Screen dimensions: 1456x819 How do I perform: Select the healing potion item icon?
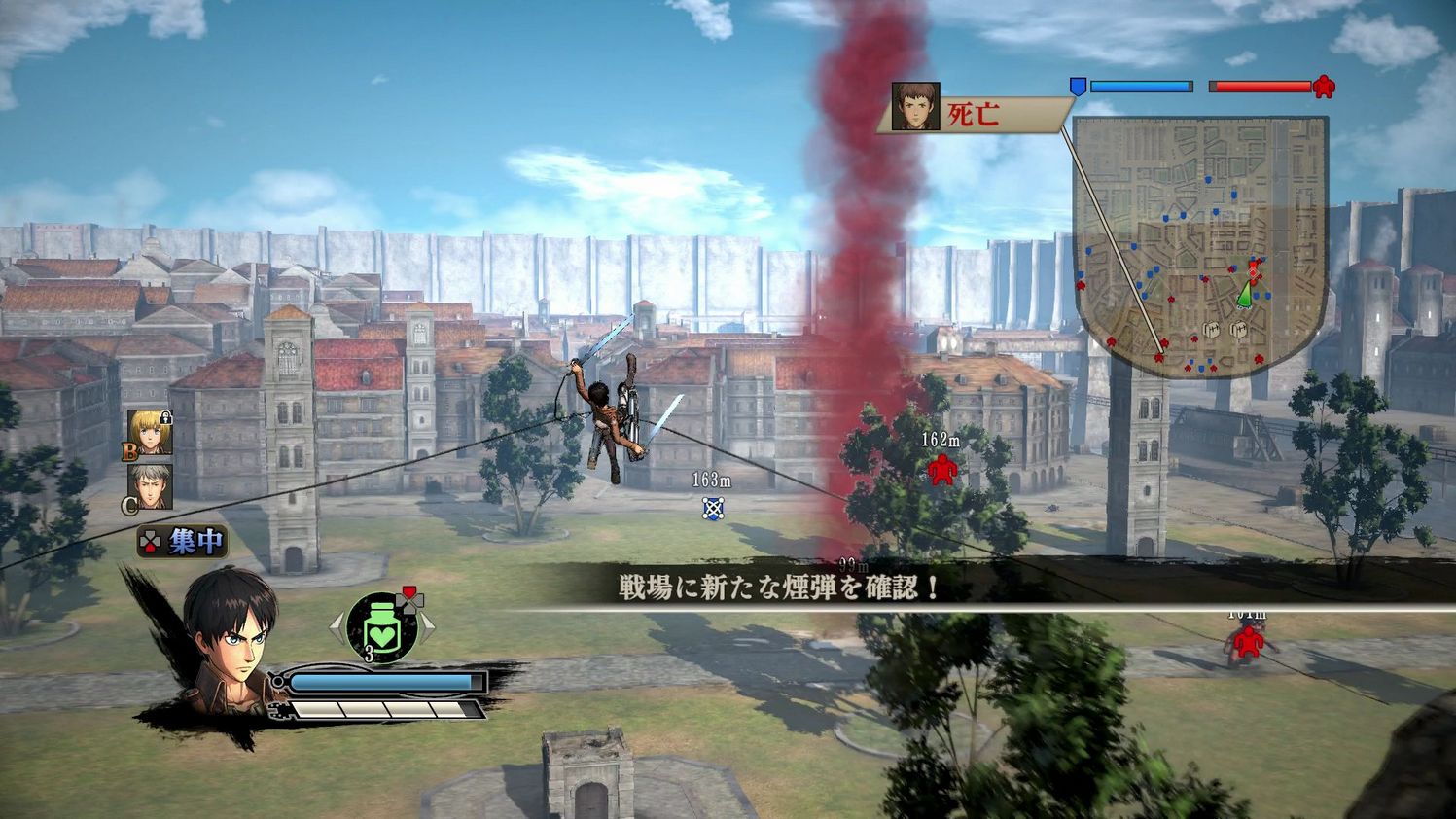382,627
